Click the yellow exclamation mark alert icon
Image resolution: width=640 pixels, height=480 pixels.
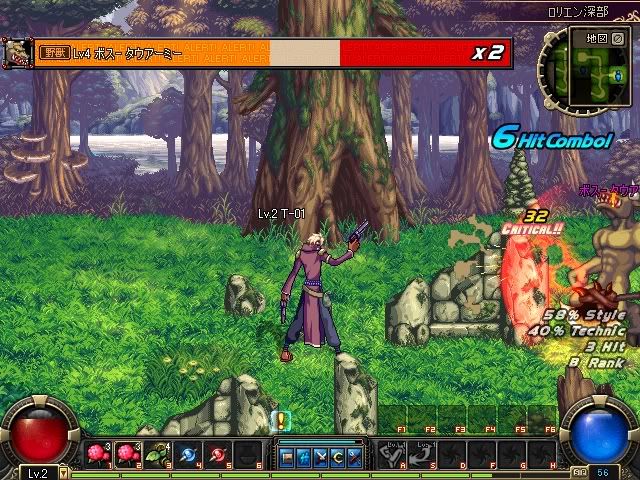(x=281, y=422)
